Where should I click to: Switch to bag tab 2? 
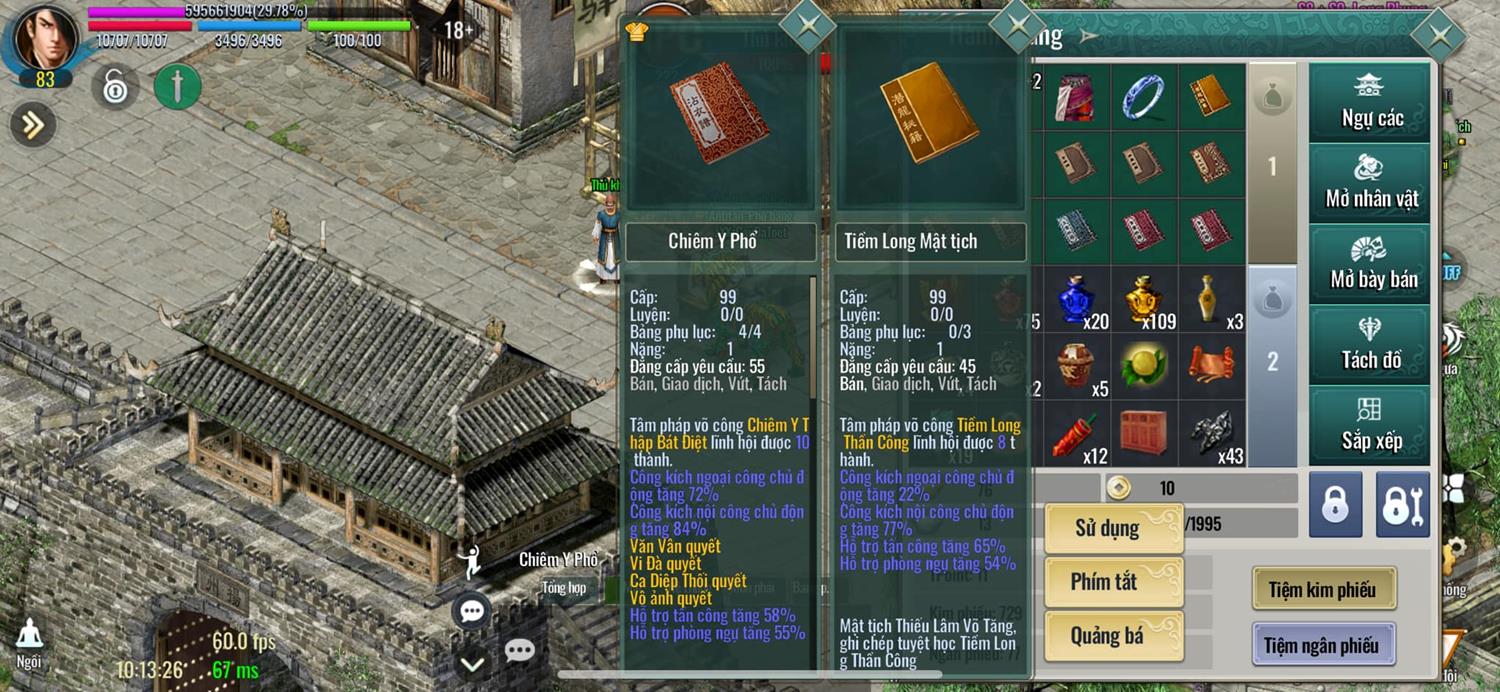pos(1272,362)
